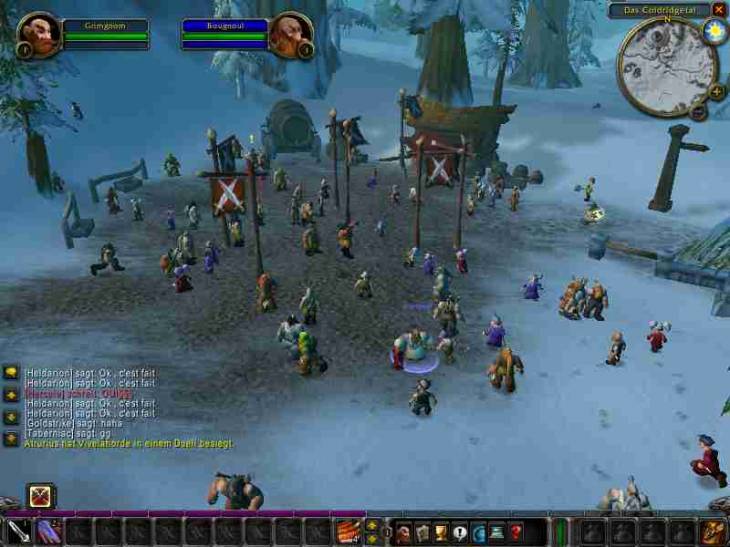This screenshot has height=547, width=730.
Task: Click Heldarion's name in the chat log
Action: [x=46, y=372]
